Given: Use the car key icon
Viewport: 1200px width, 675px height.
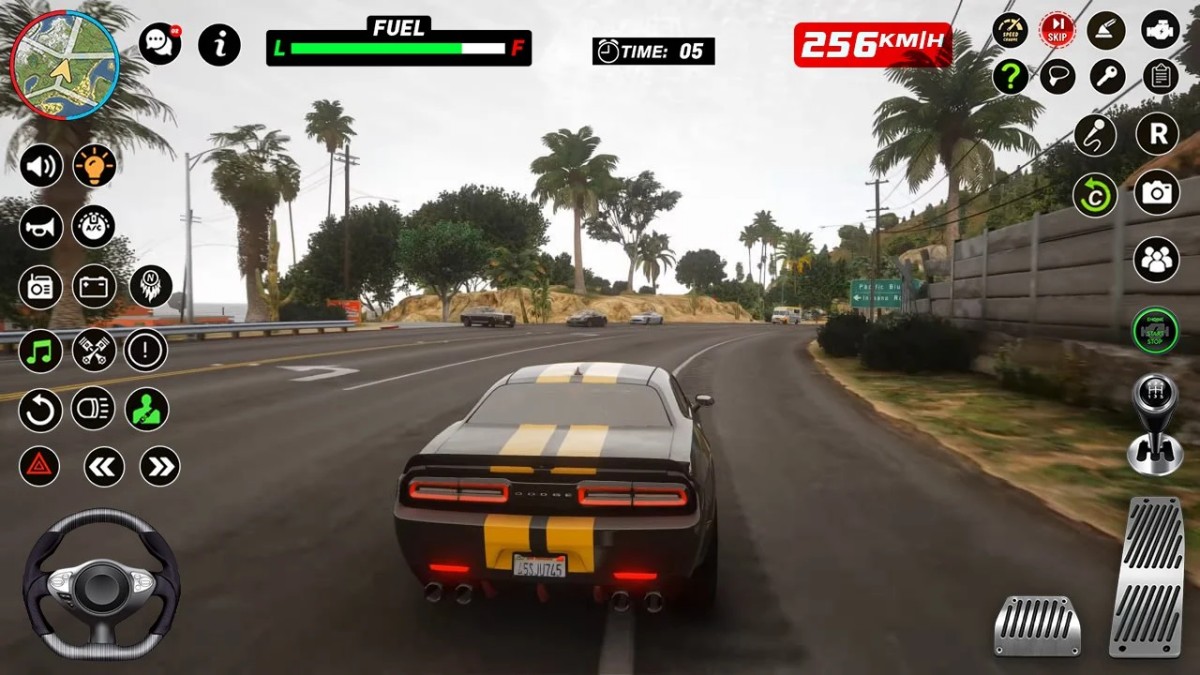Looking at the screenshot, I should tap(1107, 77).
